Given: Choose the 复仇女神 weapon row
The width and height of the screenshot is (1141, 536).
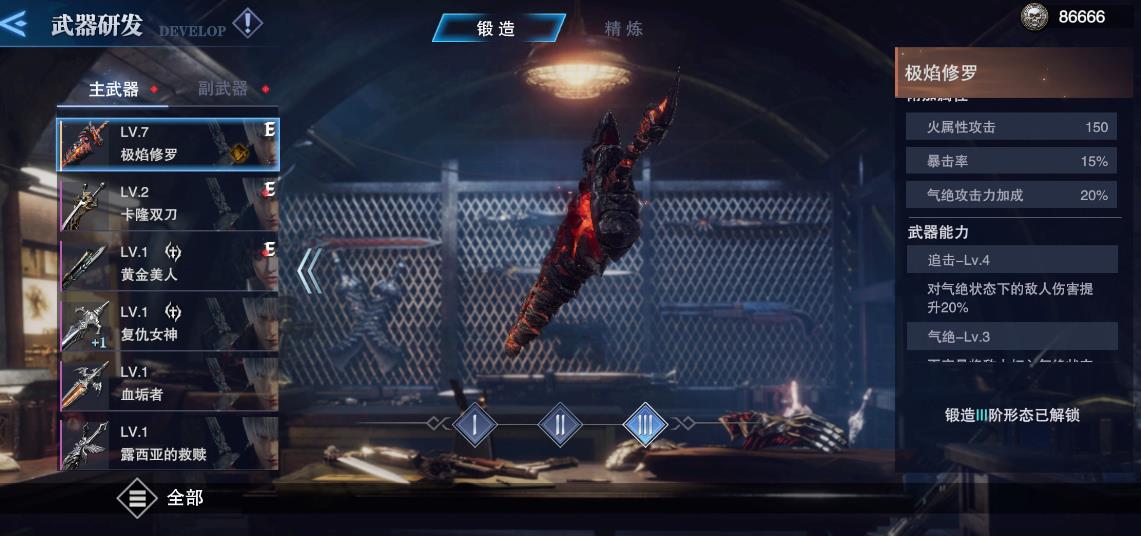Looking at the screenshot, I should pyautogui.click(x=168, y=324).
